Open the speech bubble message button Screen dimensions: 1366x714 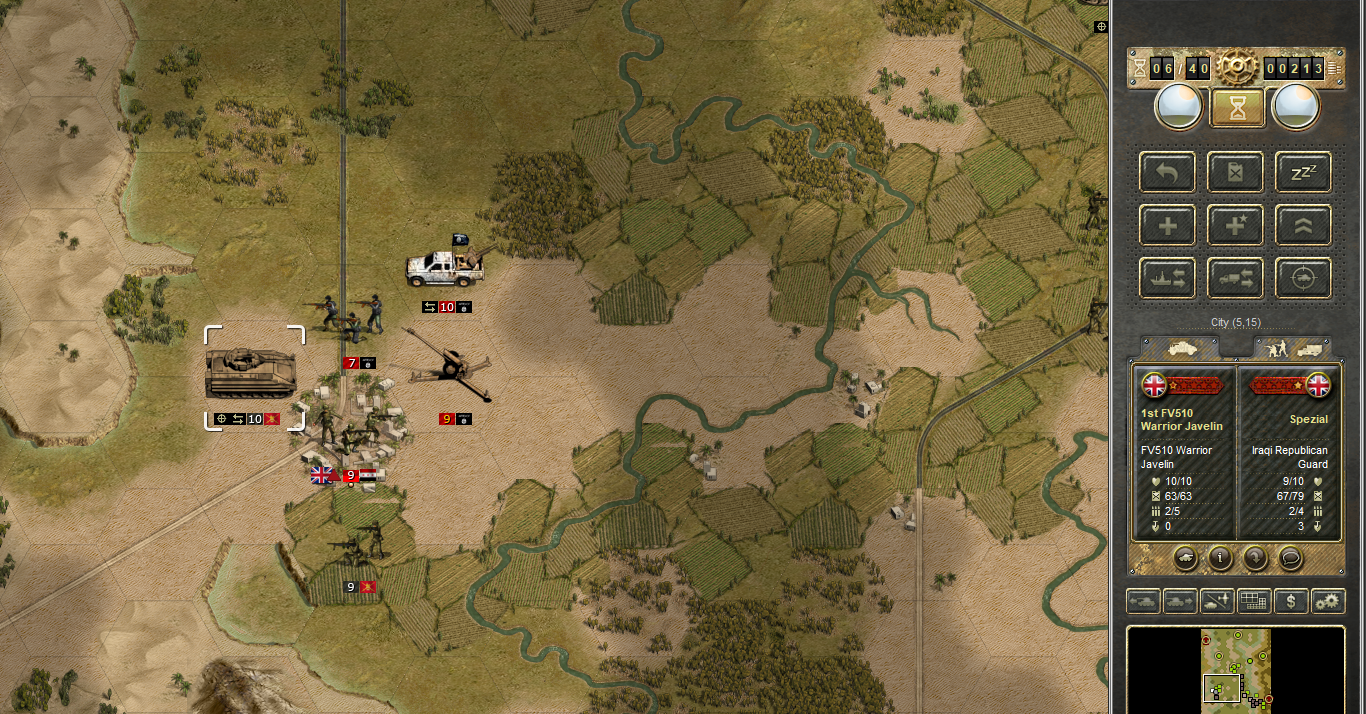point(1291,558)
